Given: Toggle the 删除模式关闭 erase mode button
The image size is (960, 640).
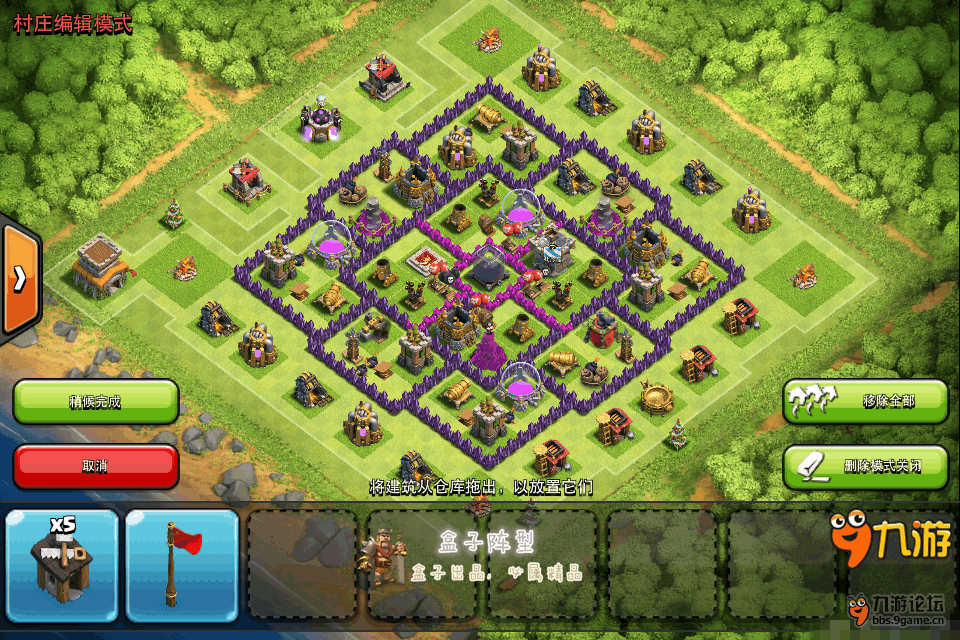Looking at the screenshot, I should pyautogui.click(x=865, y=466).
